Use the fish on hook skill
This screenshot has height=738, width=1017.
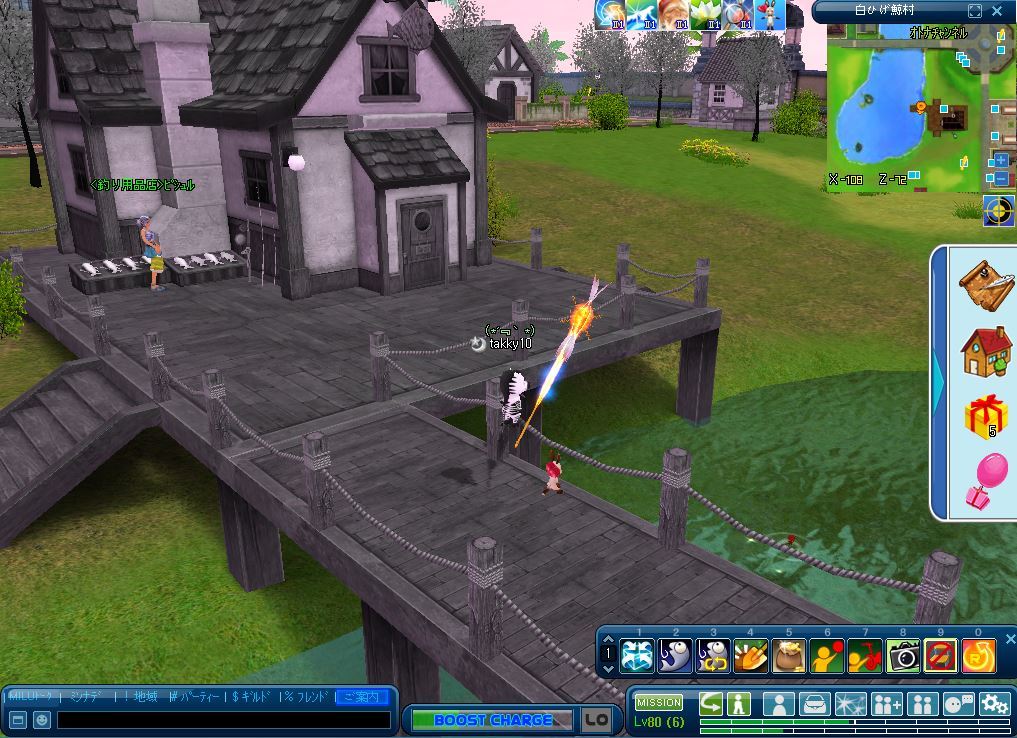coord(675,656)
